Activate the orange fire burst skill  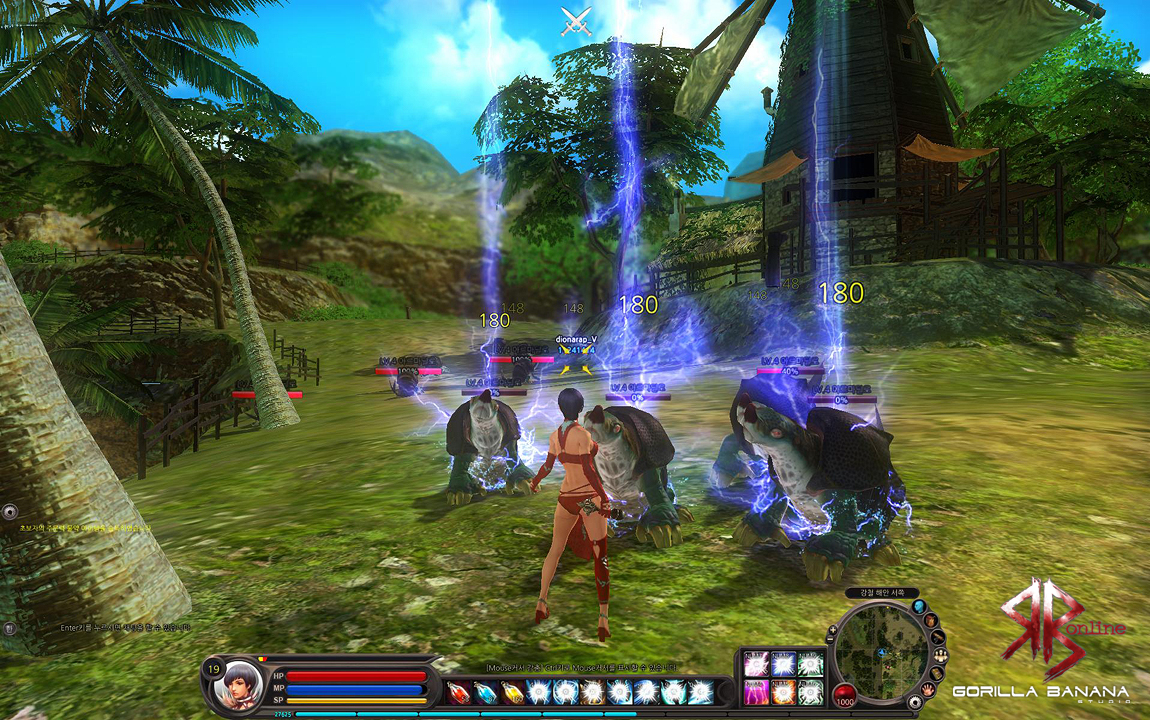pos(783,691)
